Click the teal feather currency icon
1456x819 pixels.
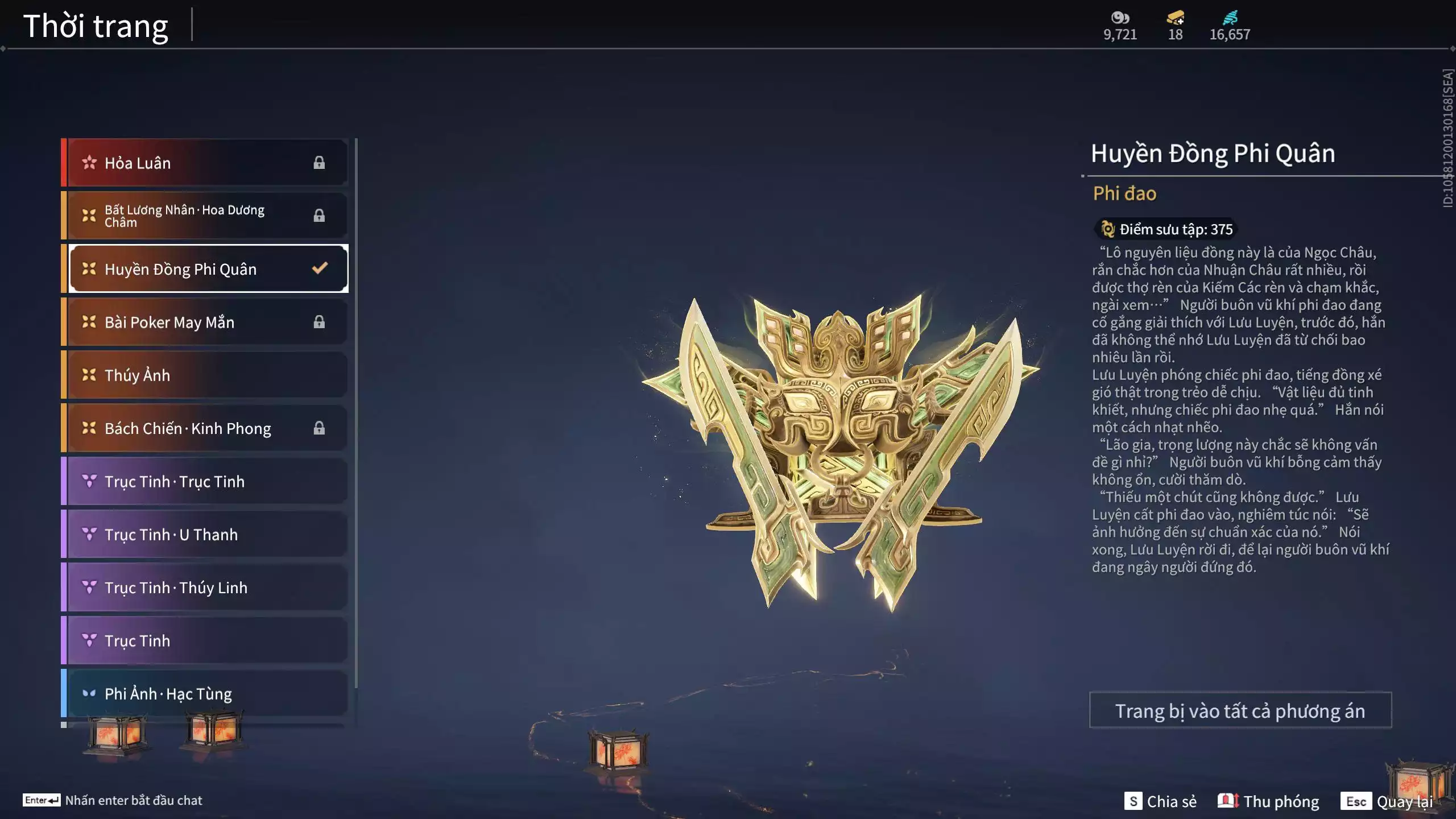point(1230,18)
